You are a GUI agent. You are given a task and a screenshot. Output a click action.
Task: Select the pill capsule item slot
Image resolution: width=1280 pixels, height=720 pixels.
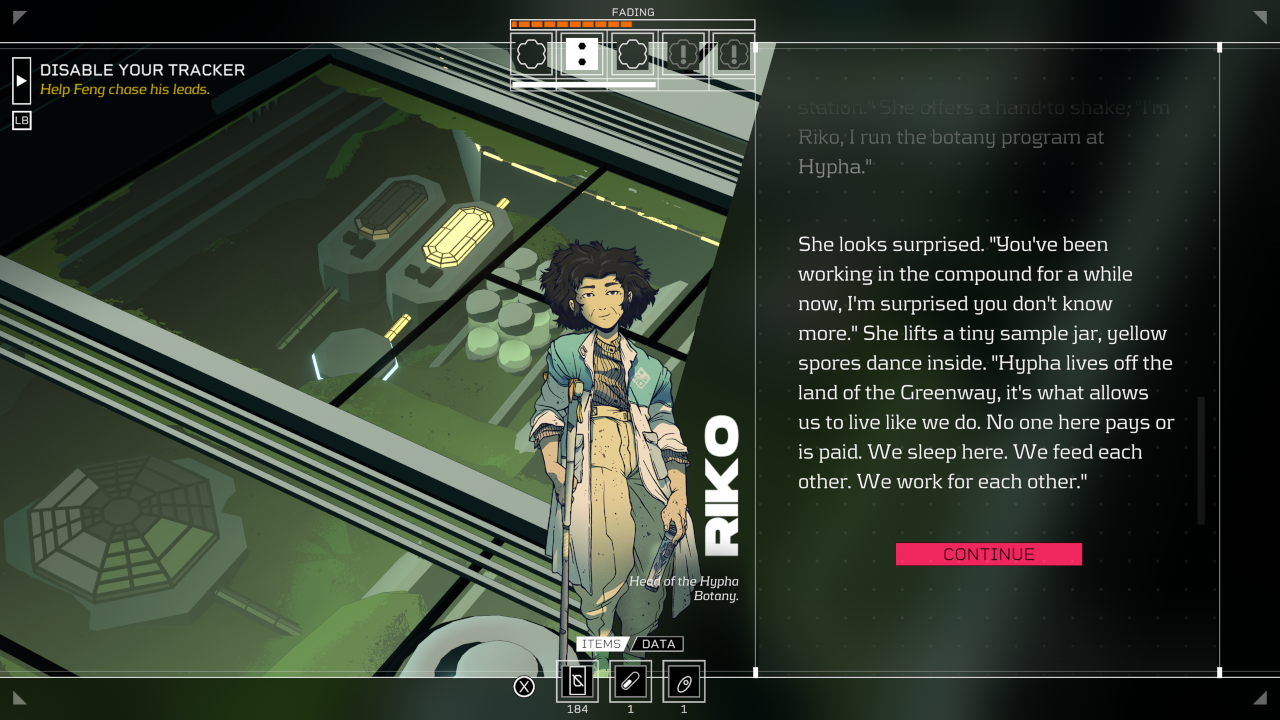point(630,681)
